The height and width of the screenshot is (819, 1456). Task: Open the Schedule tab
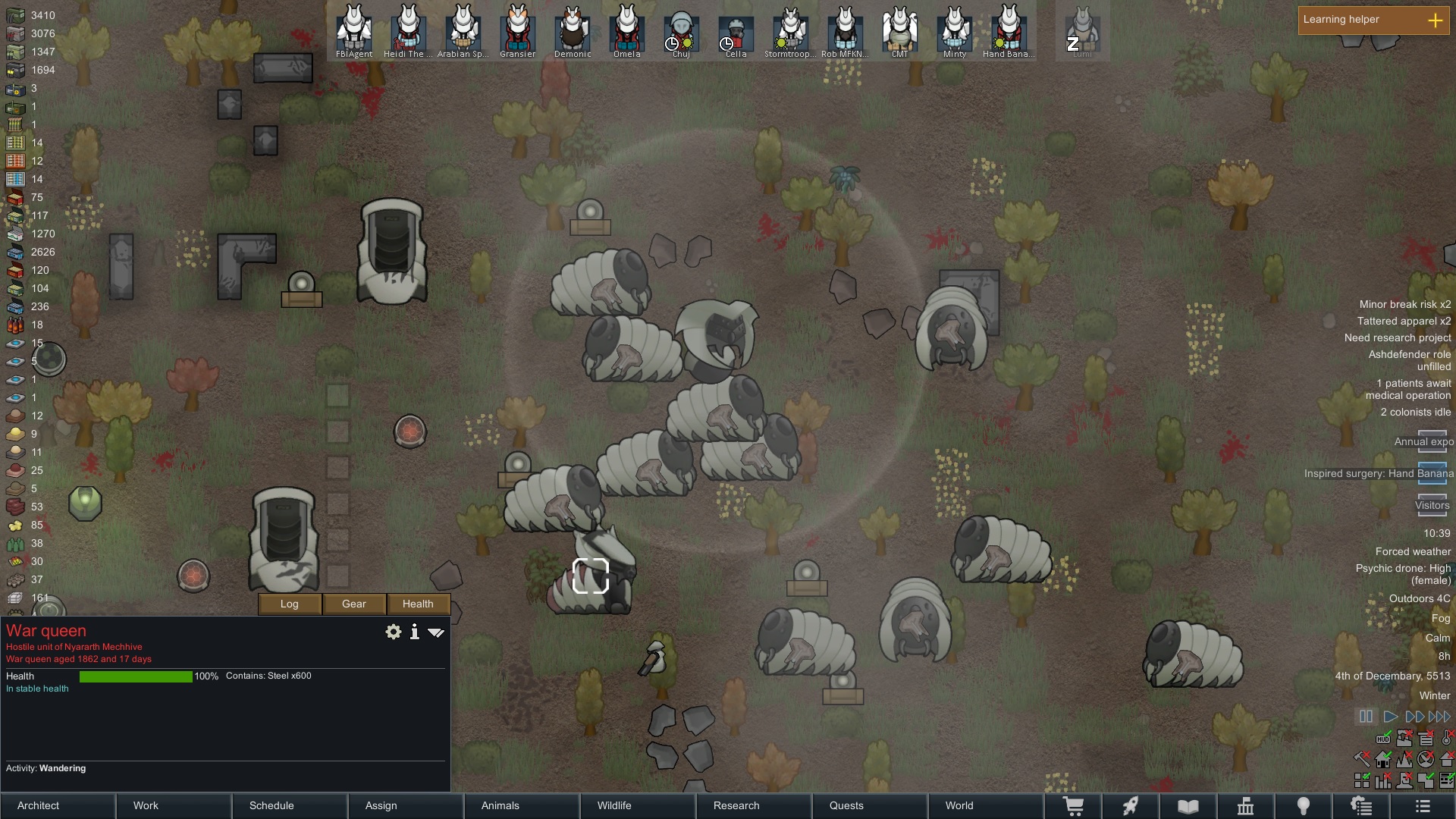click(x=290, y=805)
